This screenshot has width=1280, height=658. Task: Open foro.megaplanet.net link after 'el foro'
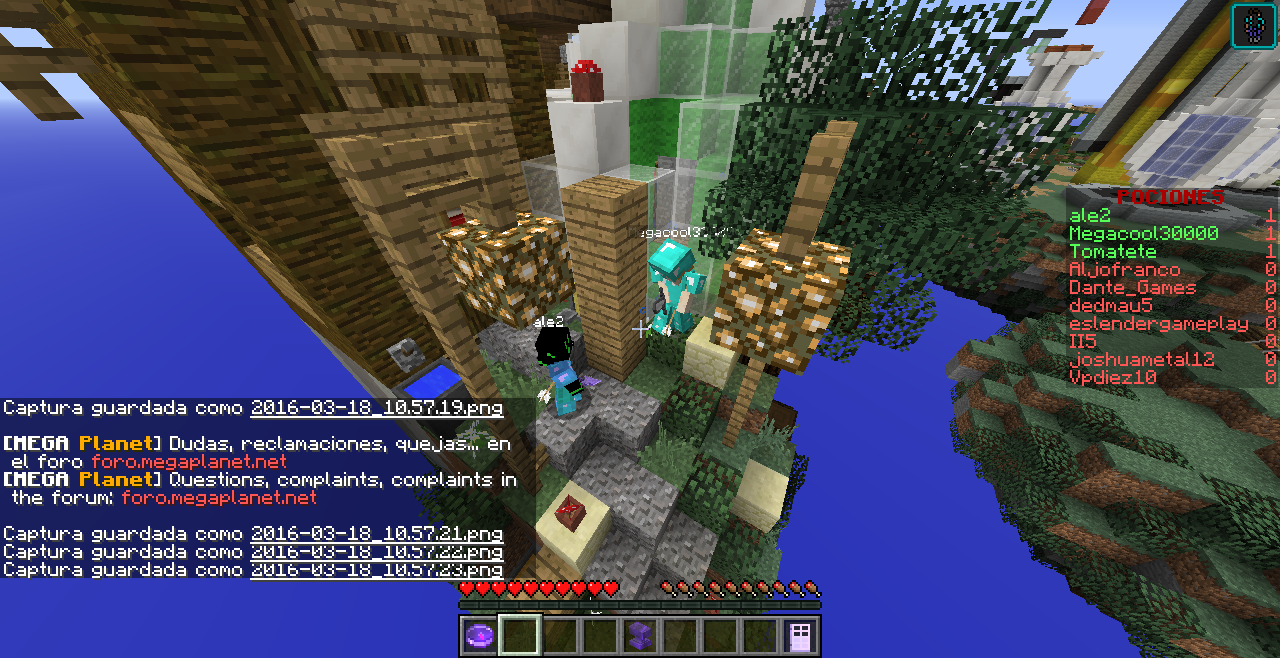pos(189,462)
